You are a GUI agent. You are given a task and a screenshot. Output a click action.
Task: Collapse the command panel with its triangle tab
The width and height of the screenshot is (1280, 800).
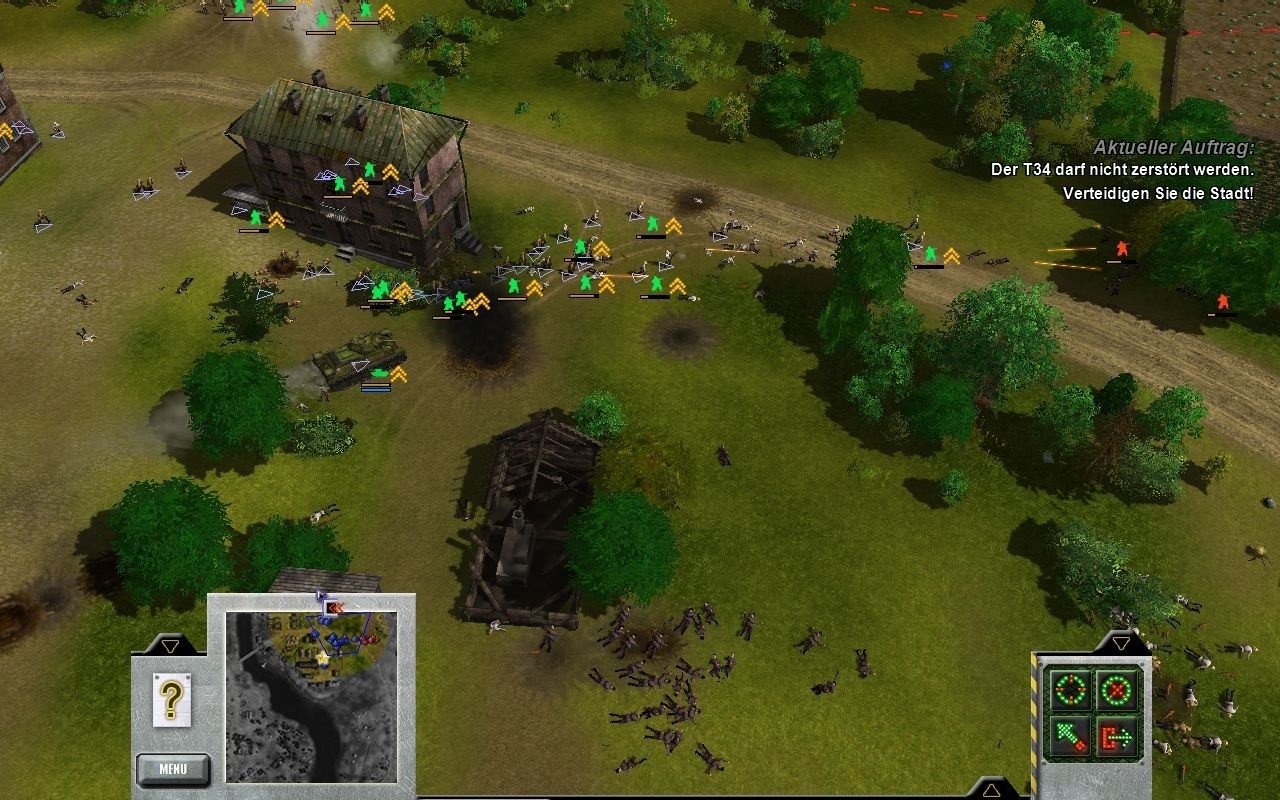pyautogui.click(x=1120, y=642)
